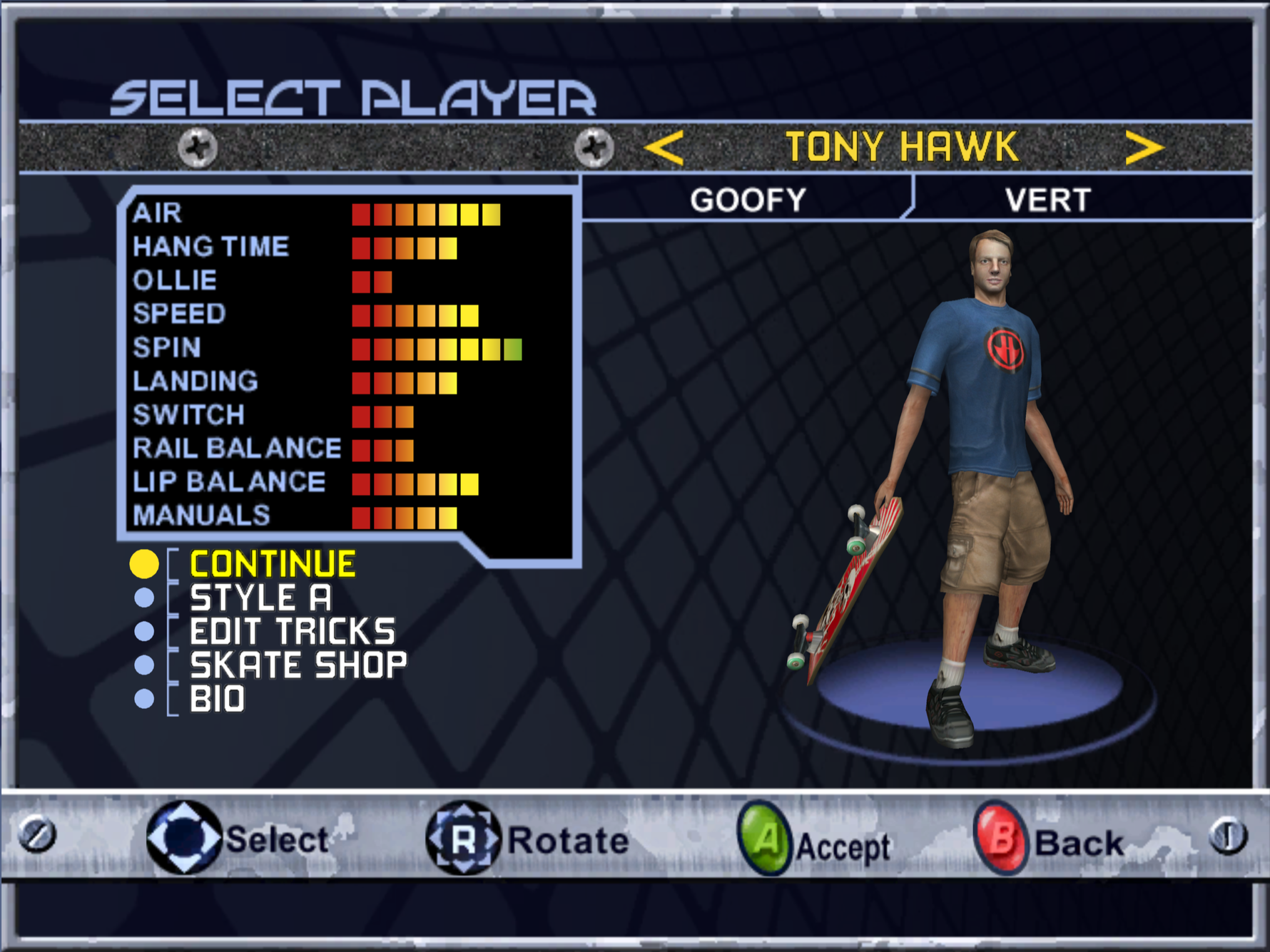Switch to previous skater with left arrow
This screenshot has width=1270, height=952.
pos(664,148)
